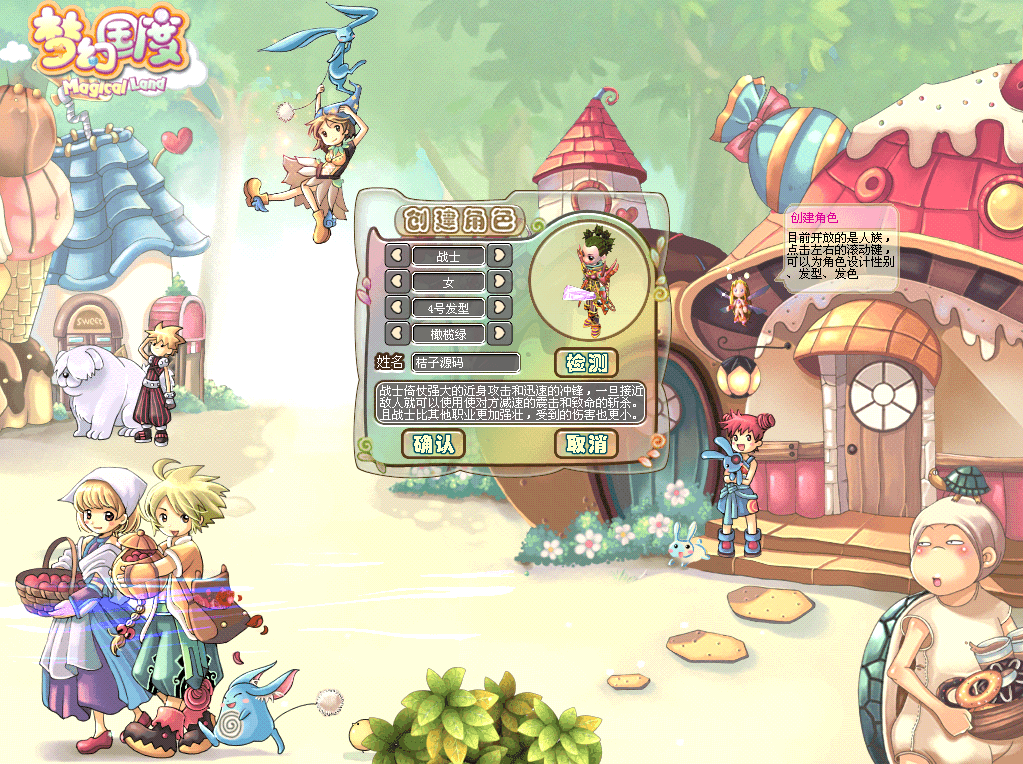Screen dimensions: 1023x764
Task: Focus the 姓名 name input field
Action: (x=466, y=363)
